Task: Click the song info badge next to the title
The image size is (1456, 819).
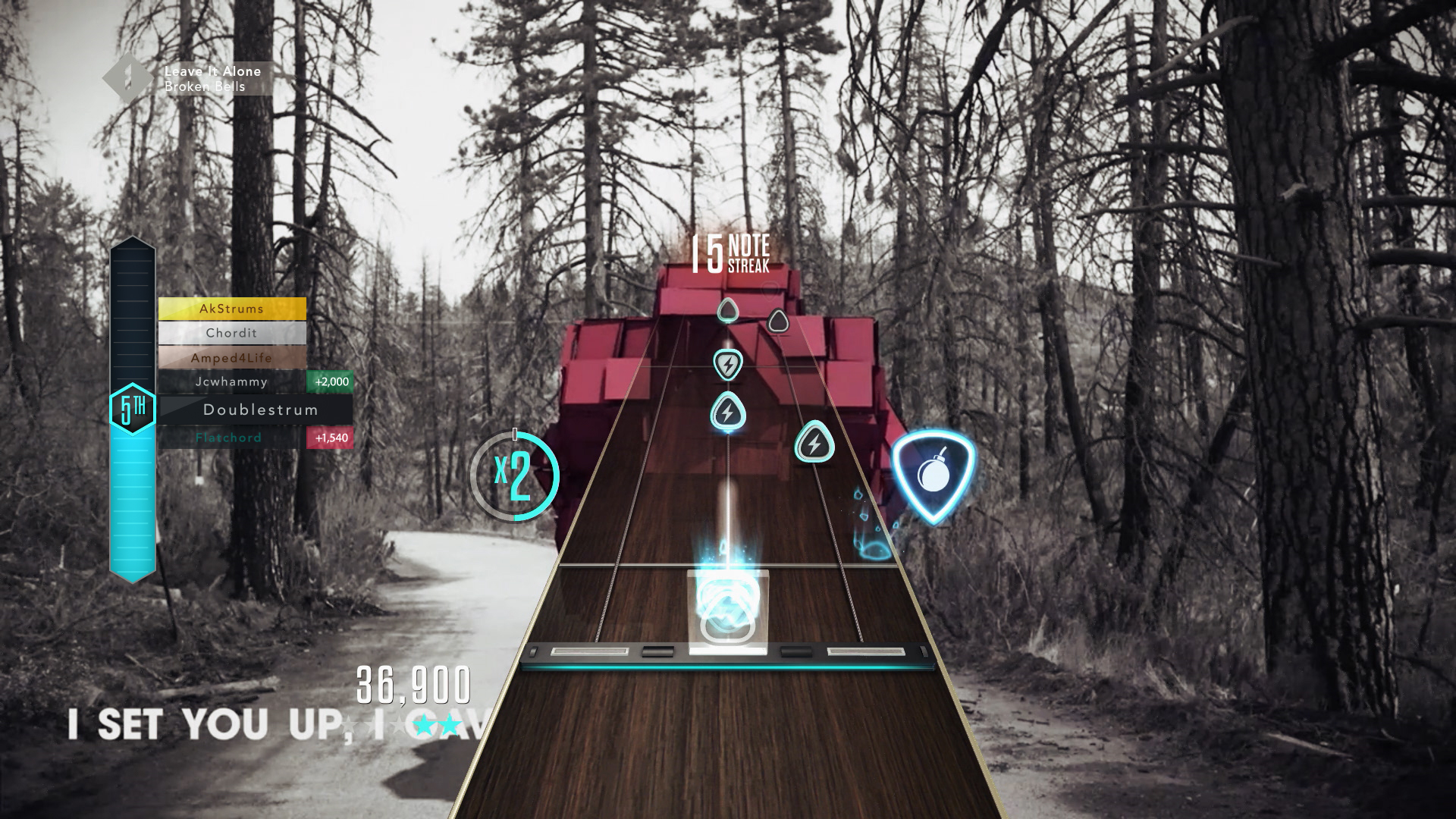Action: tap(127, 77)
